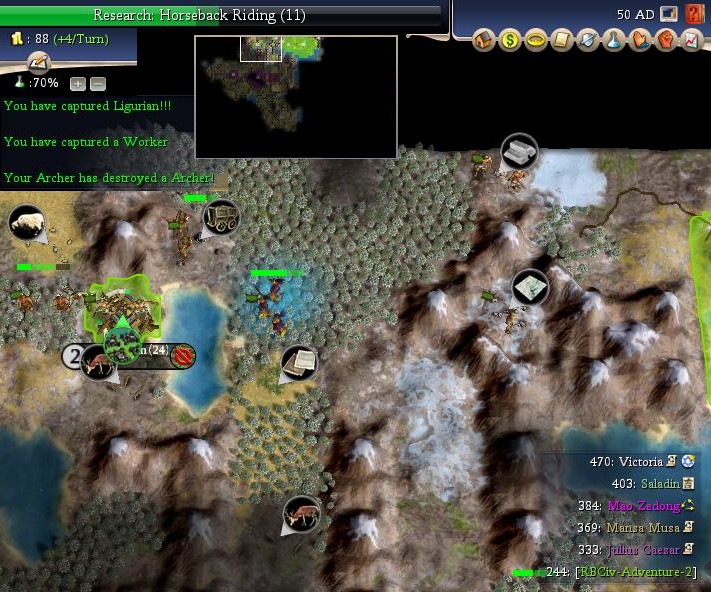Image resolution: width=711 pixels, height=592 pixels.
Task: Click the world minimap
Action: [x=295, y=97]
